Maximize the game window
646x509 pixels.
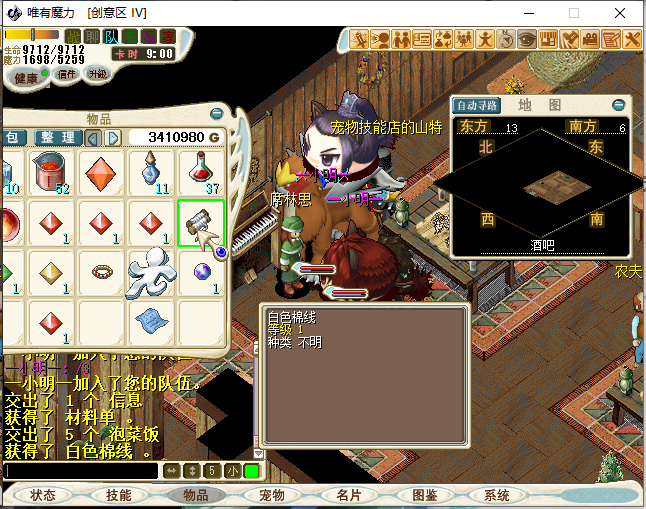574,13
